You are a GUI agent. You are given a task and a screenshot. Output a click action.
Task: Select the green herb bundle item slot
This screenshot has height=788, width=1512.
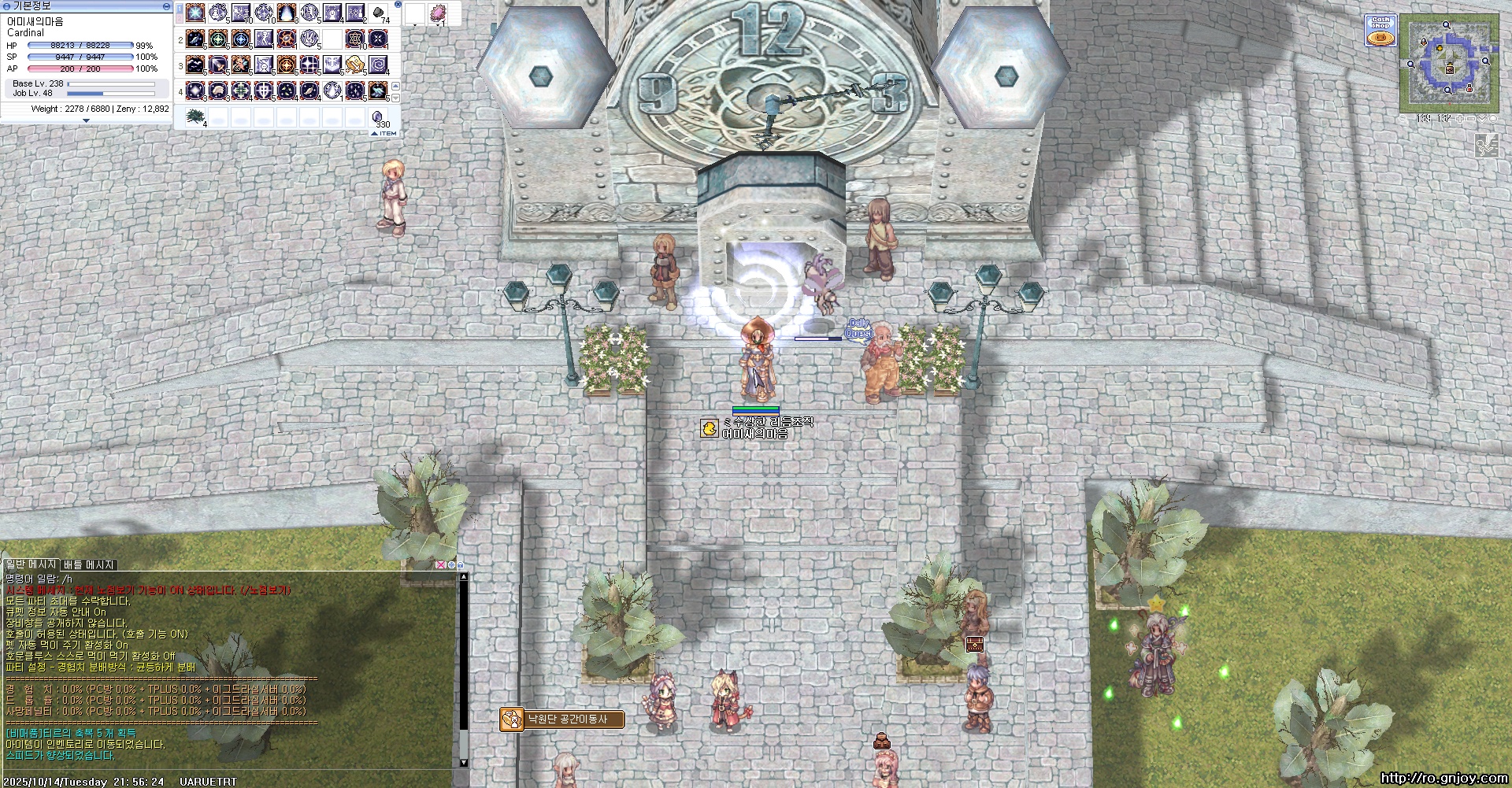coord(195,117)
